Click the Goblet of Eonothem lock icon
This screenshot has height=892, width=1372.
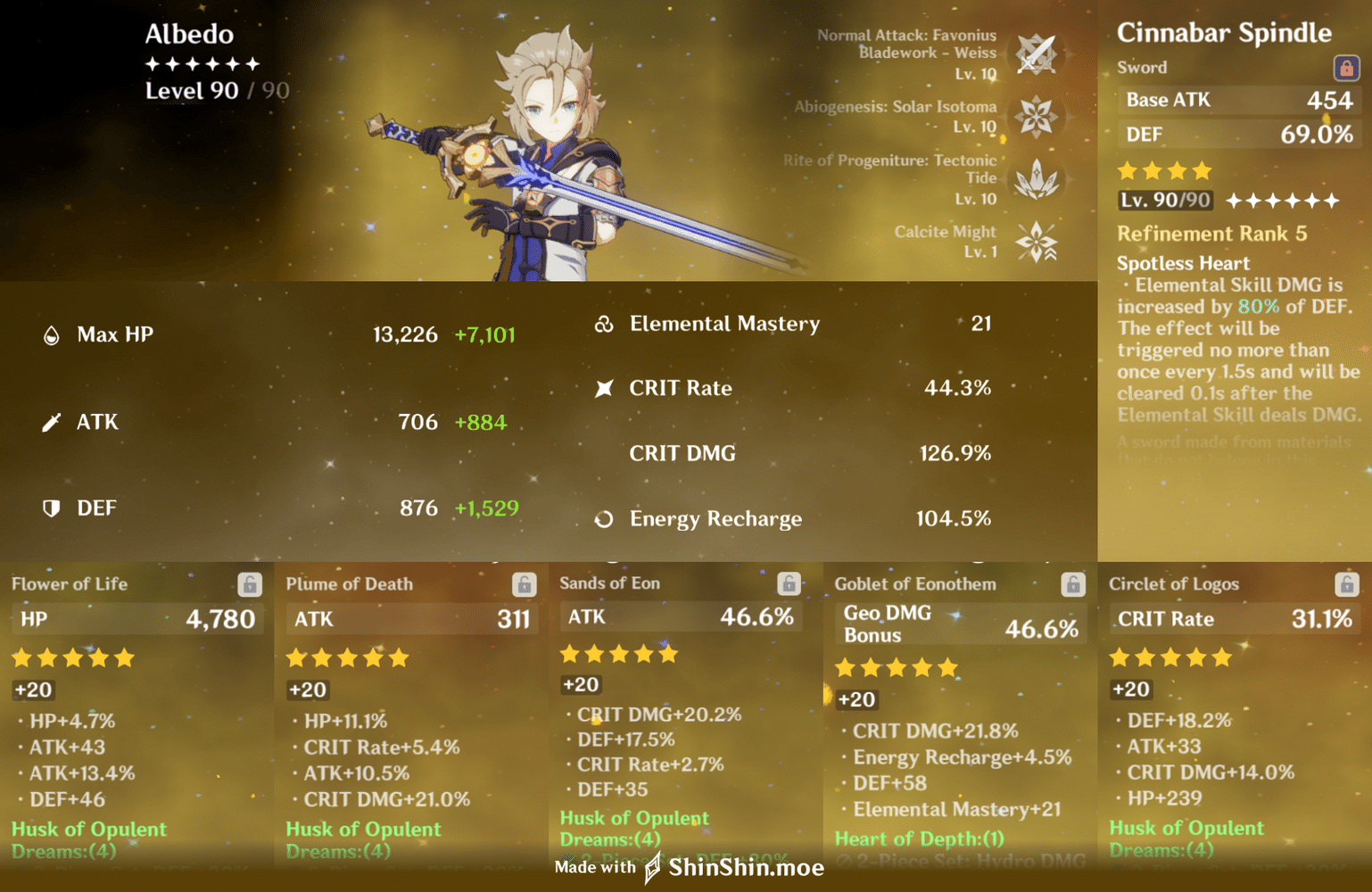click(x=1075, y=584)
